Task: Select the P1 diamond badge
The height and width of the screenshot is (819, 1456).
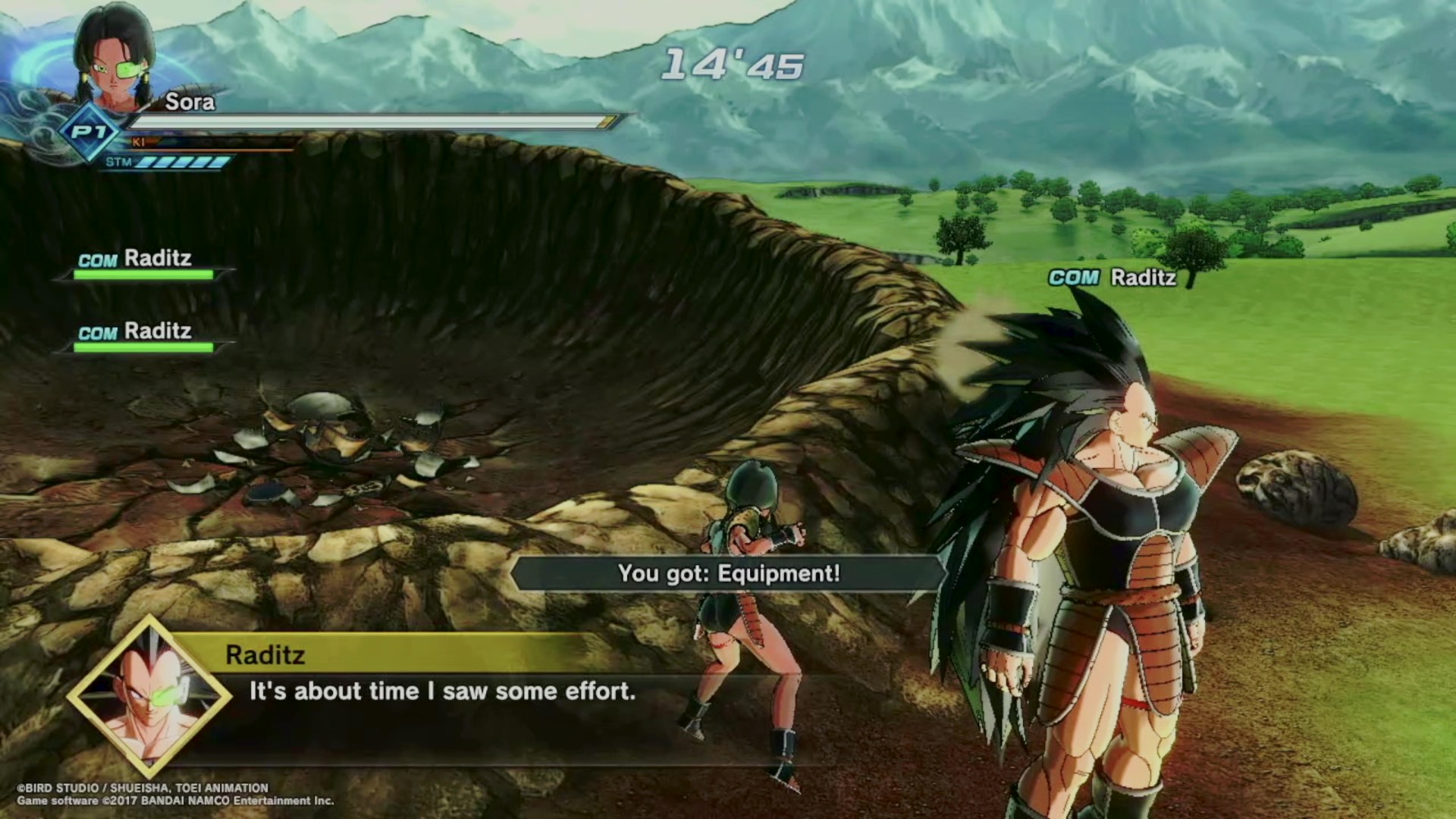Action: pyautogui.click(x=89, y=133)
